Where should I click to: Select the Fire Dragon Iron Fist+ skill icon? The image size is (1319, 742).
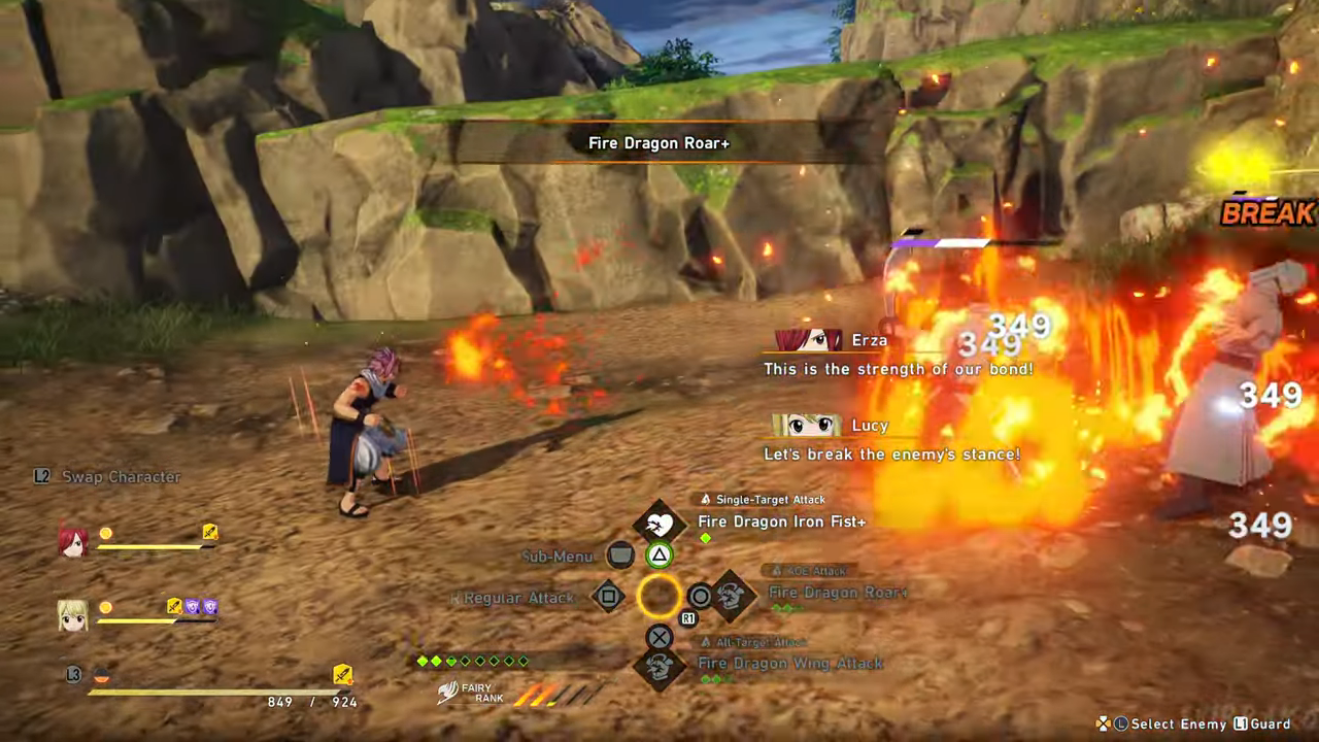tap(660, 521)
